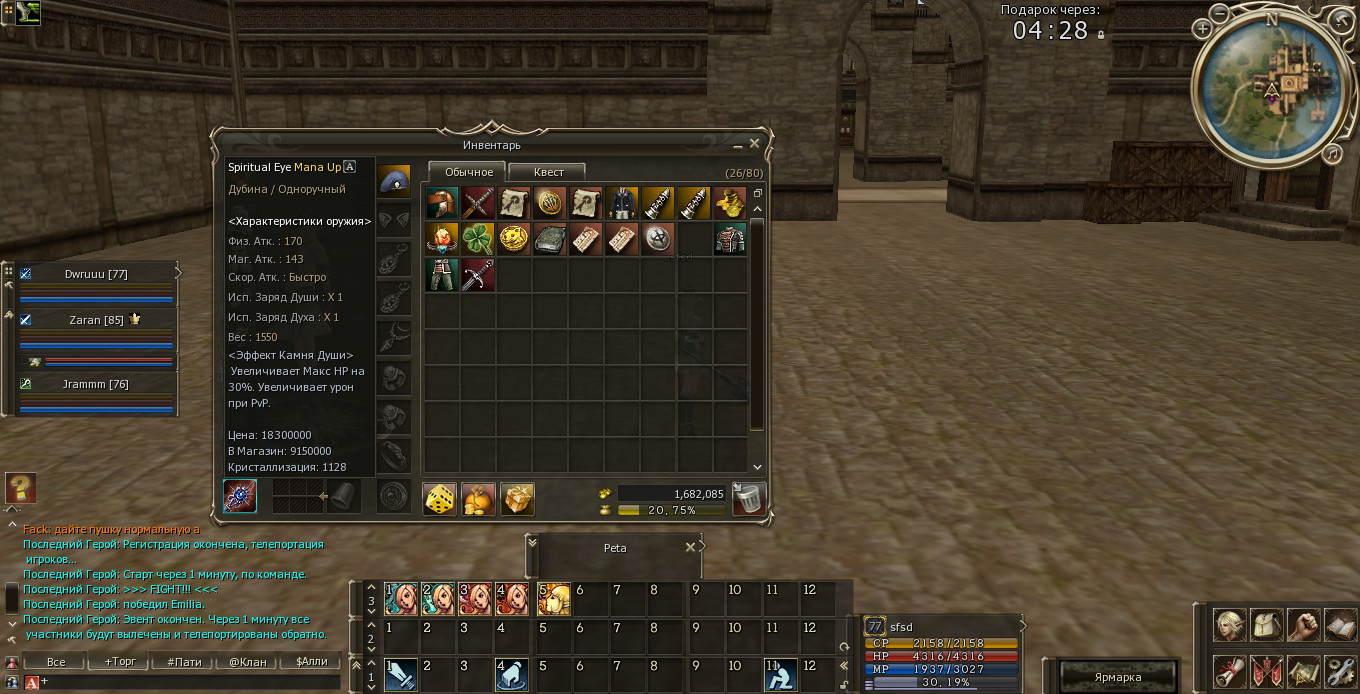Select the equipped Spiritual Eye weapon slot

(x=240, y=497)
